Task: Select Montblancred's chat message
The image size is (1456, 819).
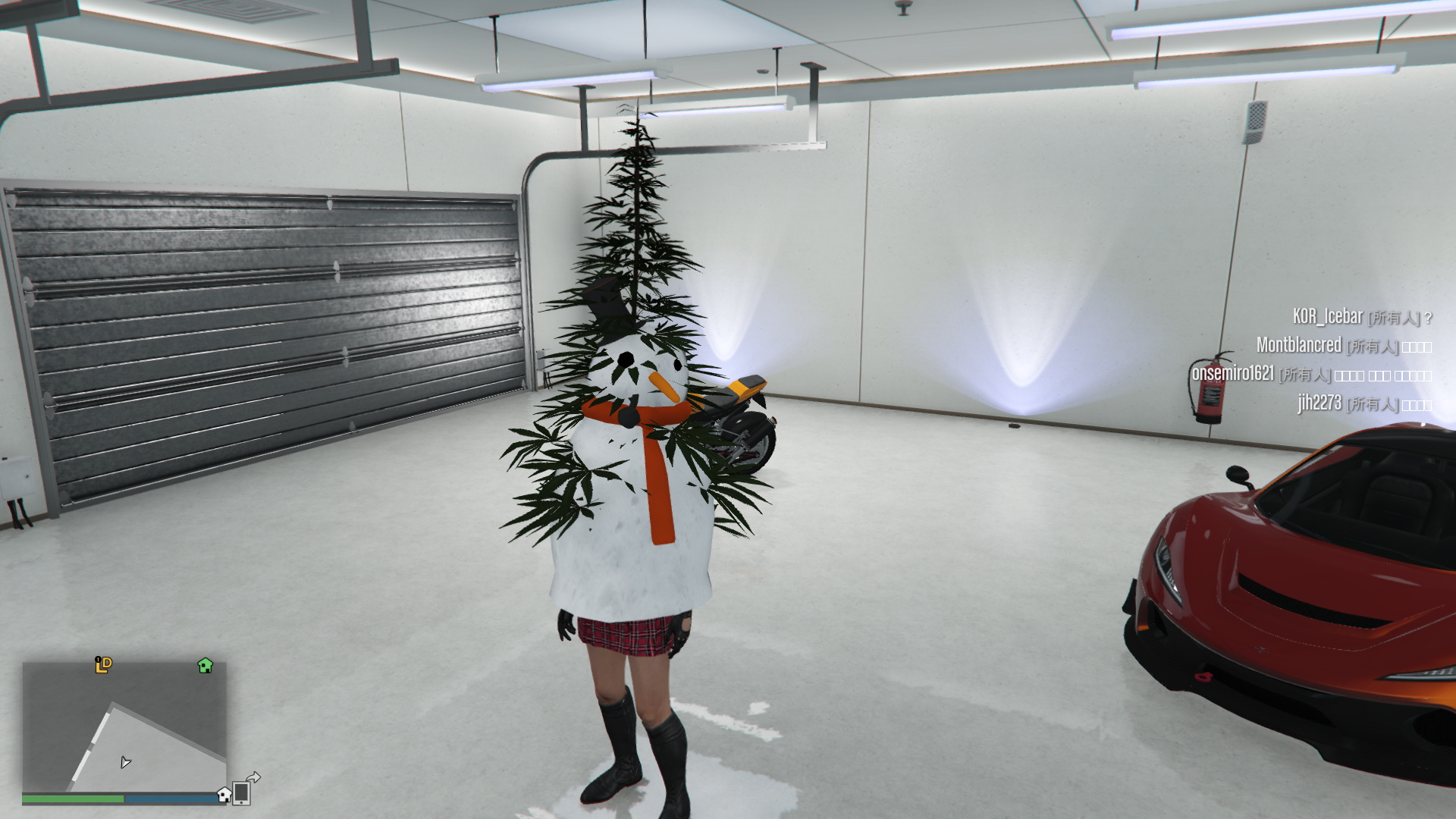Action: [x=1343, y=346]
